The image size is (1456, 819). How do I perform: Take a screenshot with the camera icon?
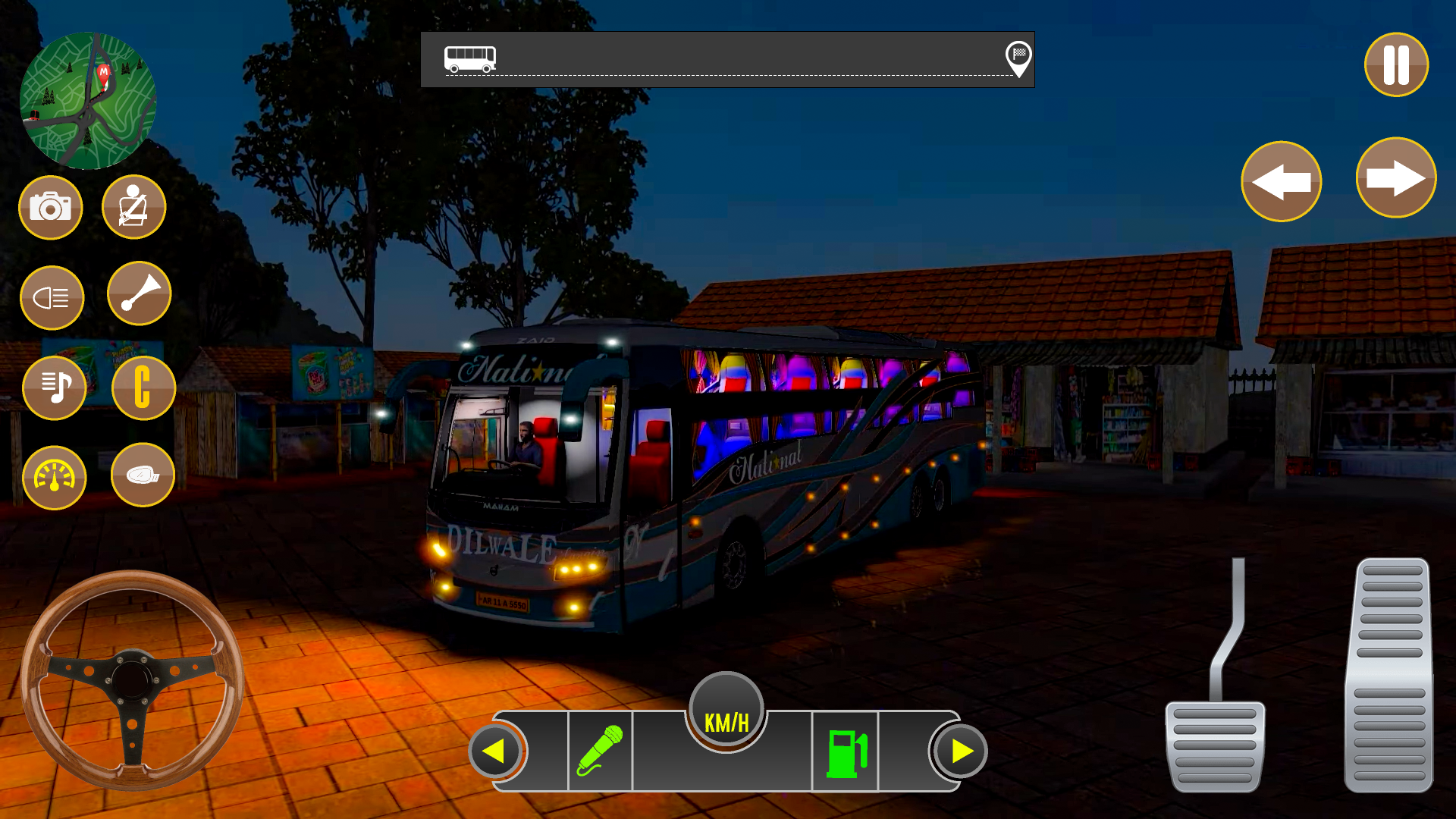[50, 207]
